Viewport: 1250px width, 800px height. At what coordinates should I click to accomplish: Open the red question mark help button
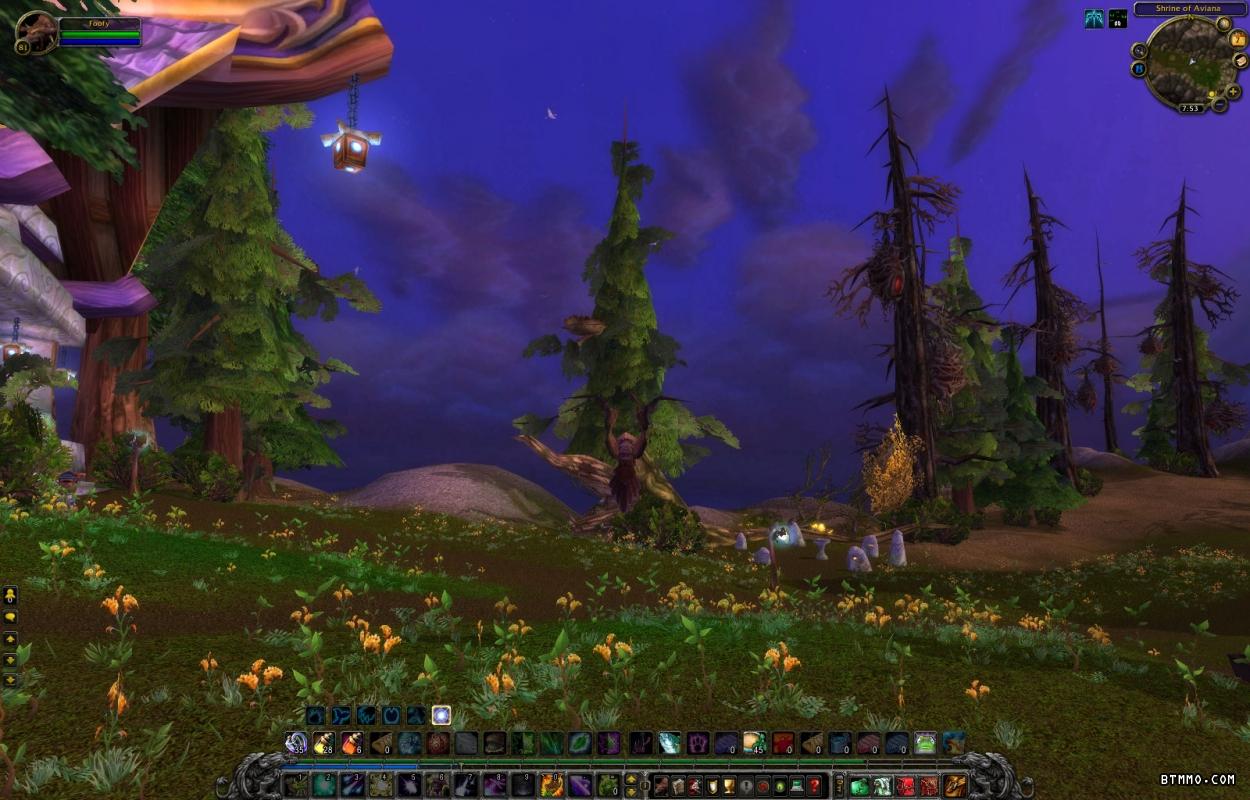pos(814,786)
